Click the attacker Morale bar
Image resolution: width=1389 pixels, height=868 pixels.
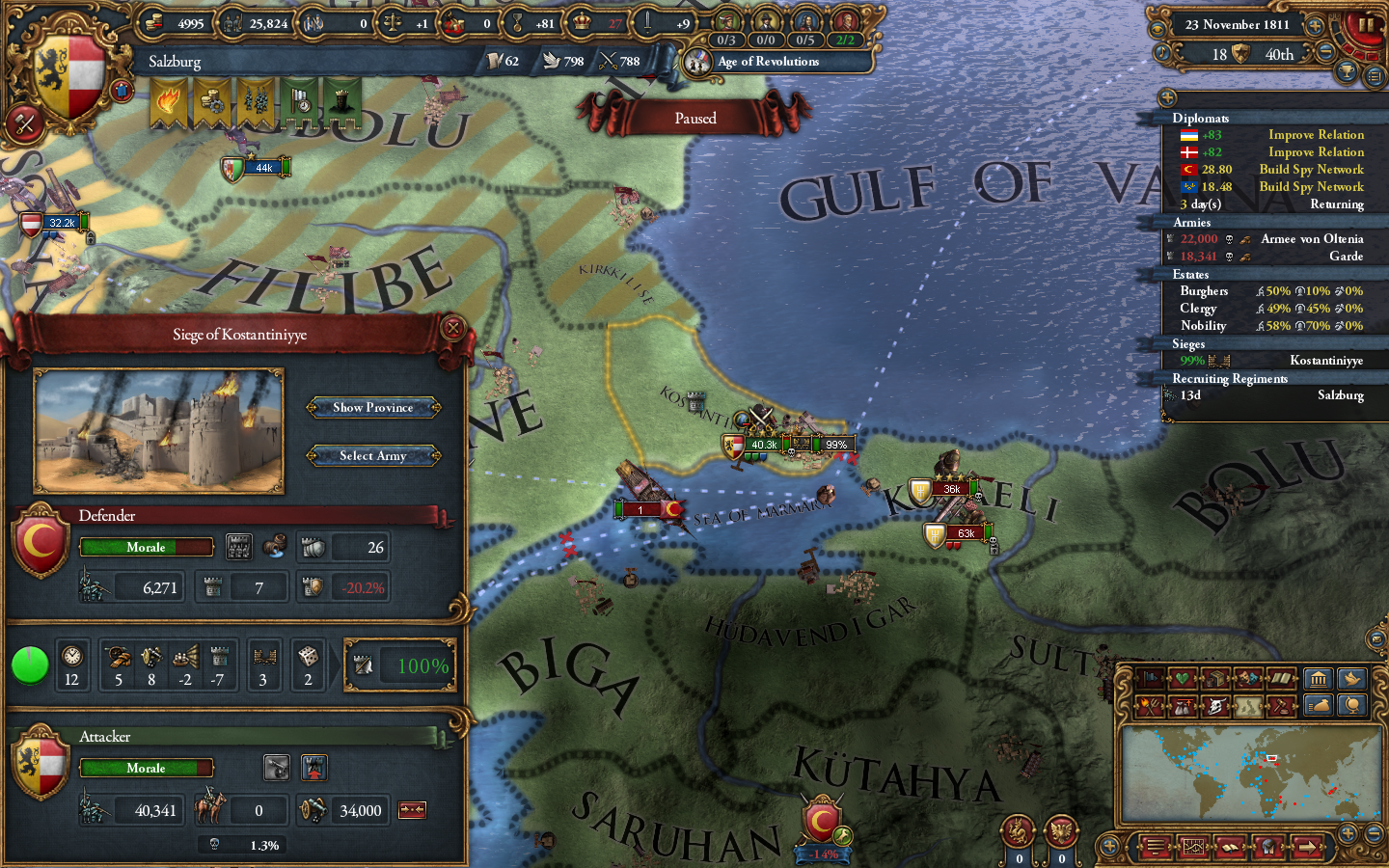[147, 768]
